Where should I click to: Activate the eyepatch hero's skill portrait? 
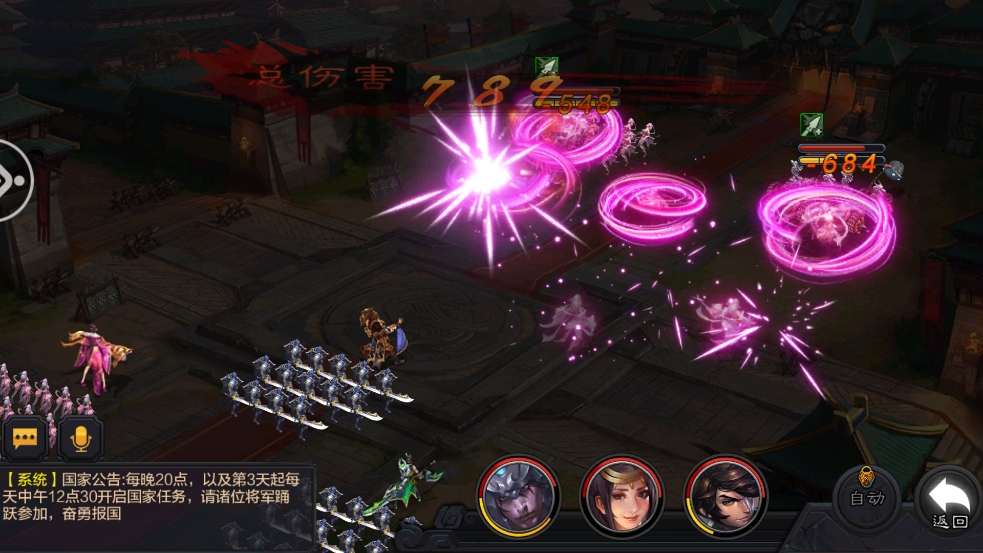pos(725,496)
